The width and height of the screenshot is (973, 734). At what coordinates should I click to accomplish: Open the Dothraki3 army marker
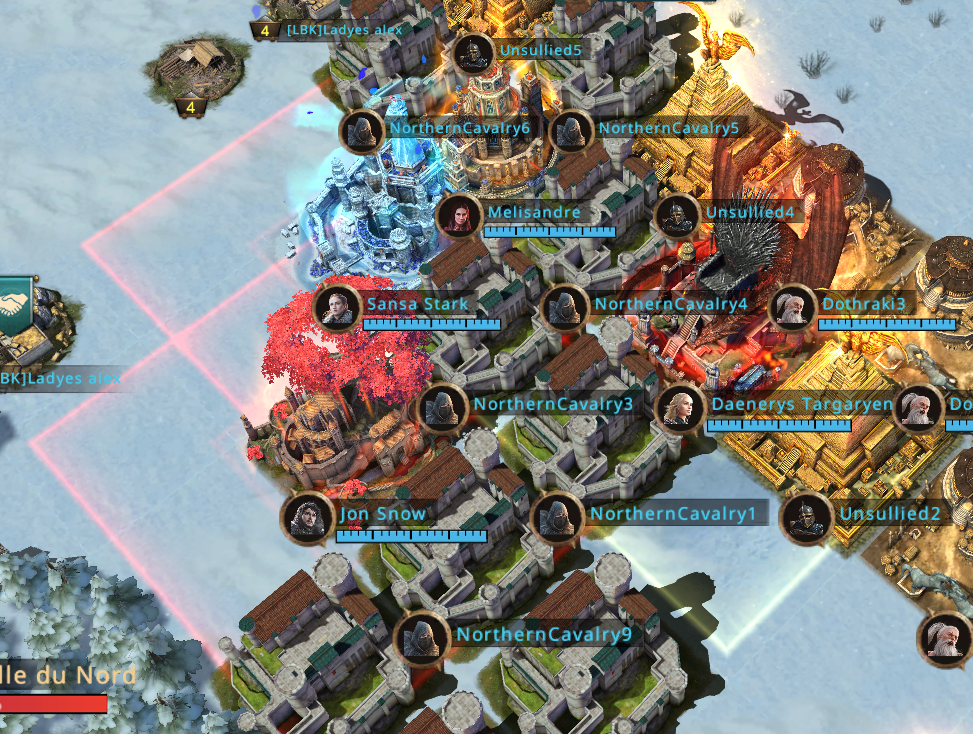[791, 308]
